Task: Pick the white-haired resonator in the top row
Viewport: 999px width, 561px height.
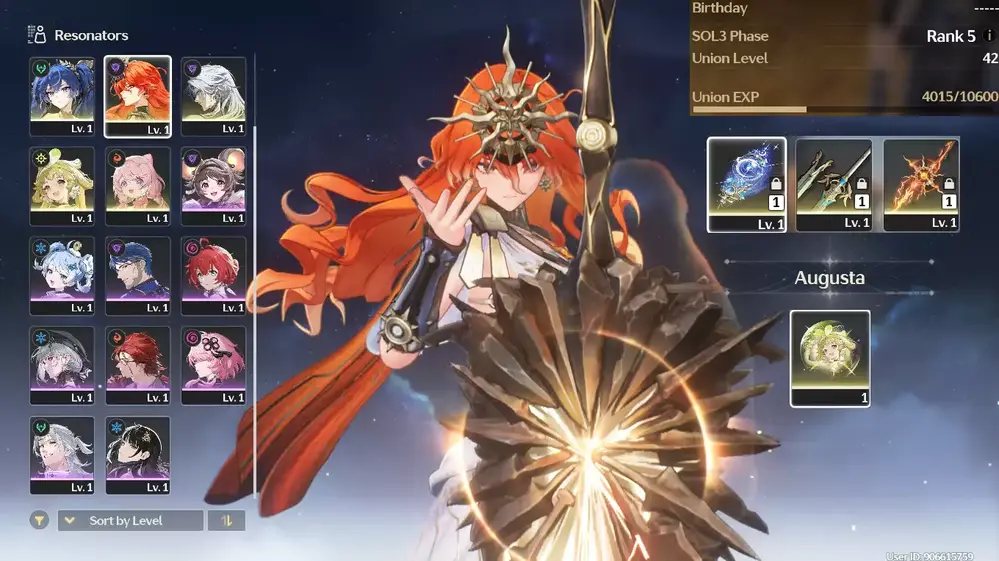Action: point(213,95)
